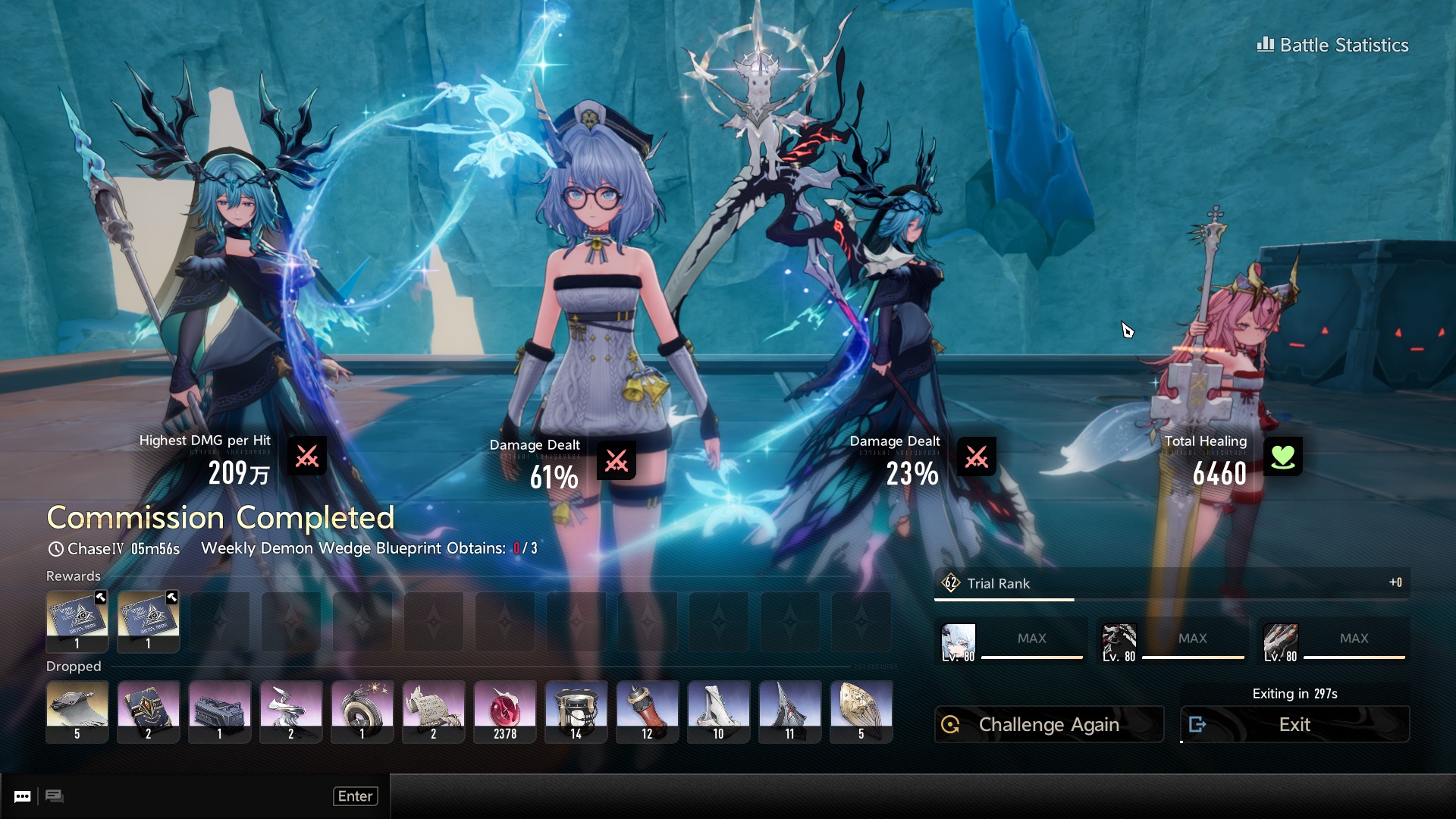This screenshot has width=1456, height=819.
Task: Open the chat with the white speech-bubble icon
Action: 23,796
